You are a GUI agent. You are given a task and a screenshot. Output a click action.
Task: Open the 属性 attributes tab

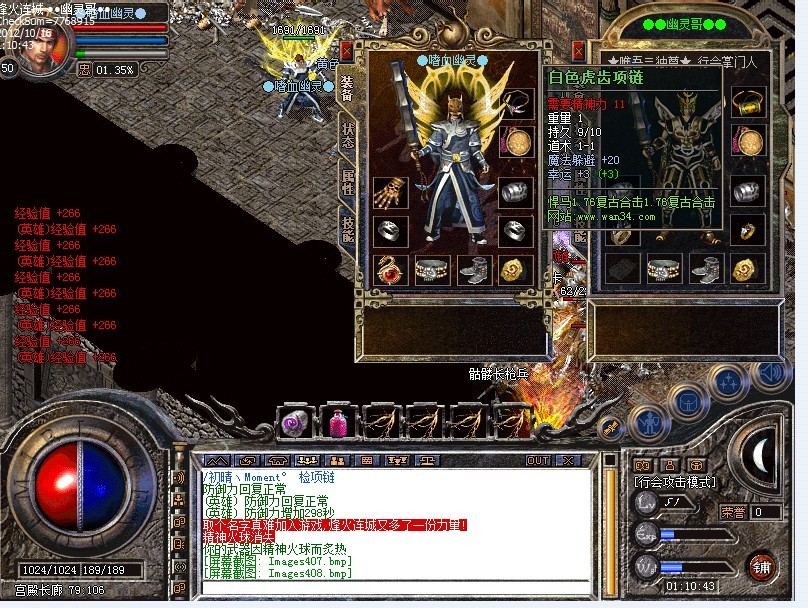(x=348, y=183)
